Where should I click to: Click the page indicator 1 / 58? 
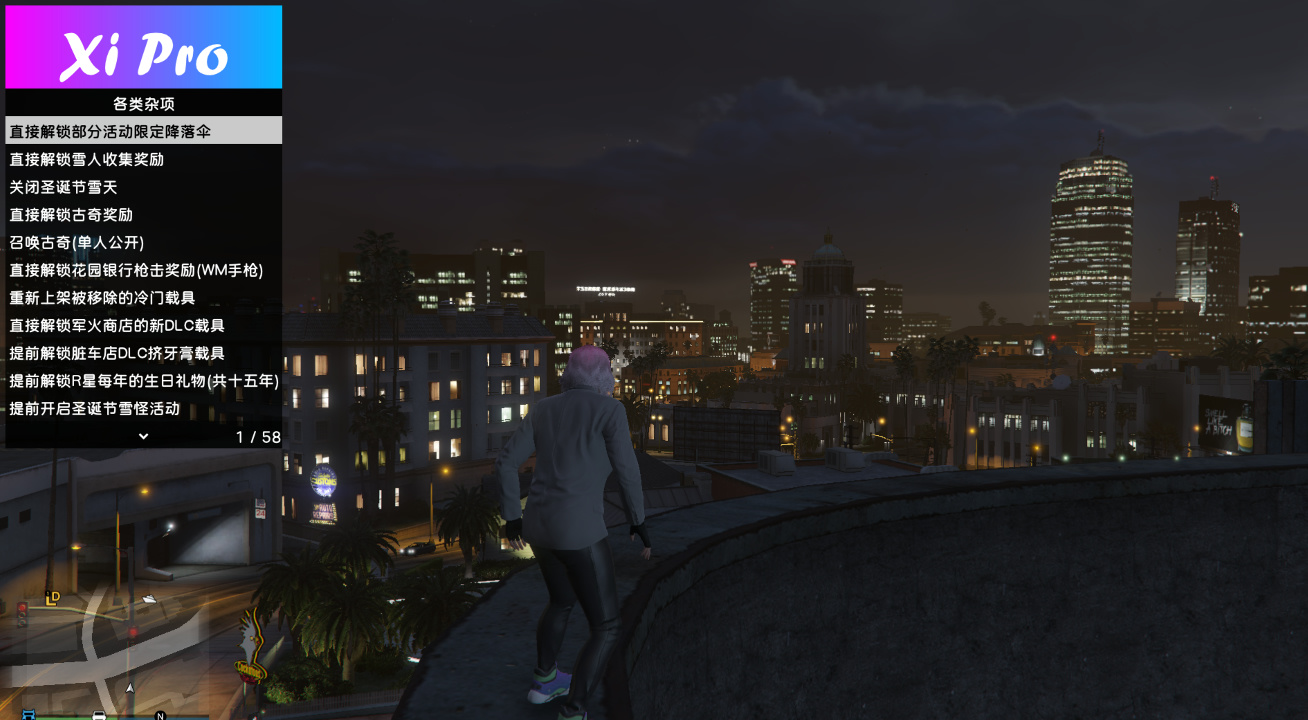[258, 436]
